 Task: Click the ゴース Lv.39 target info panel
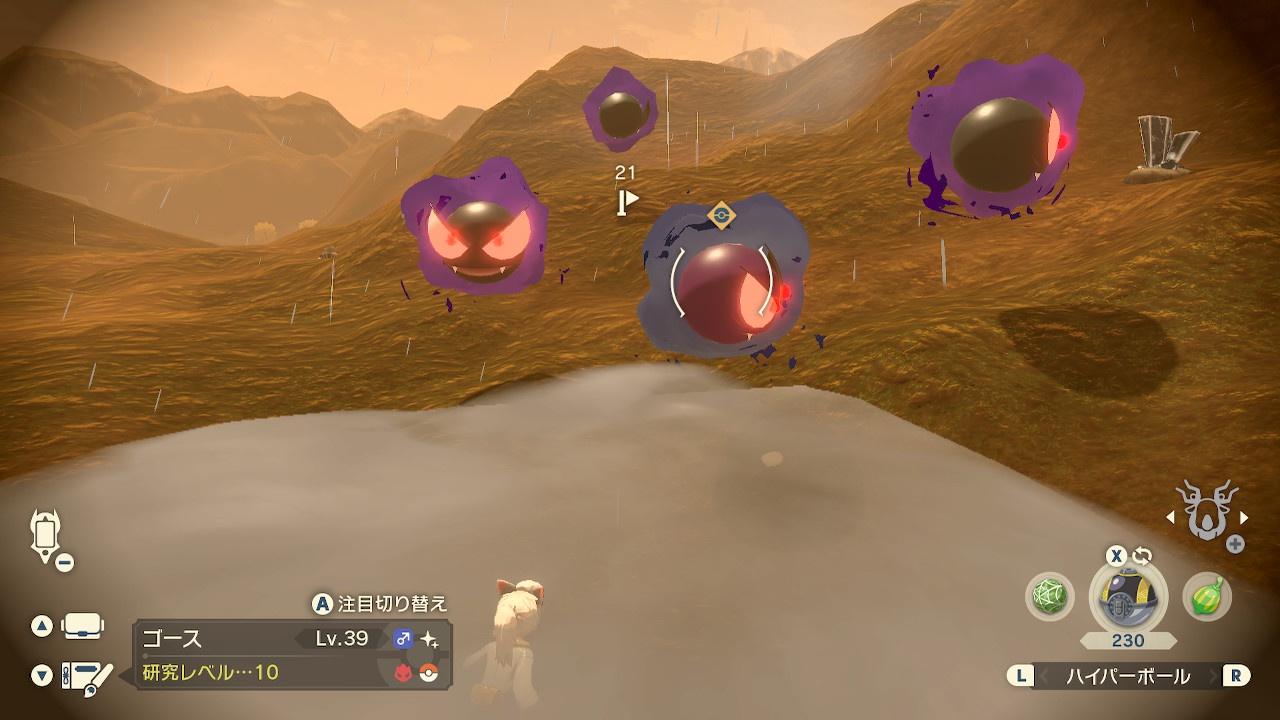(292, 654)
